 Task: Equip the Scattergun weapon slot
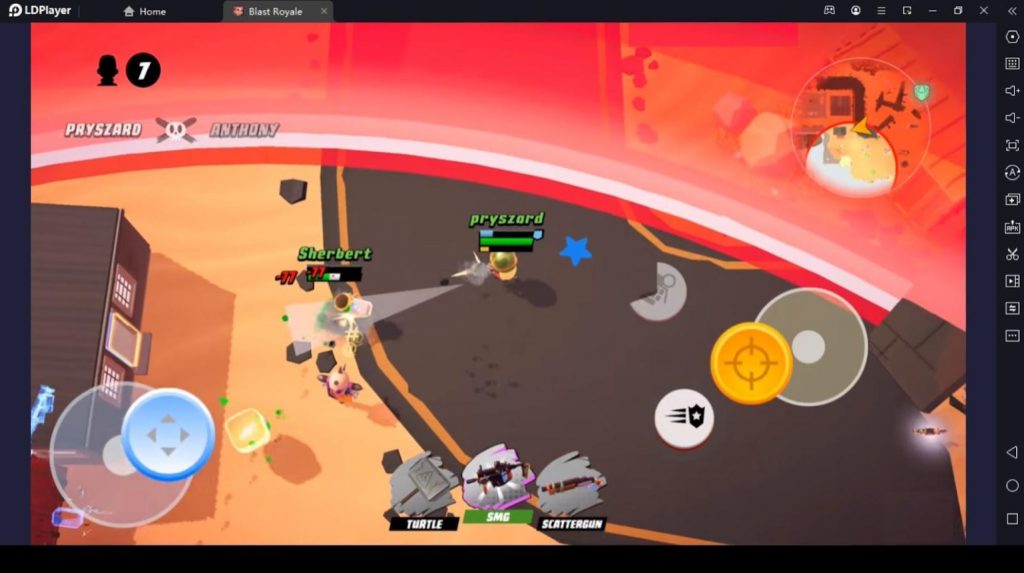(x=572, y=488)
